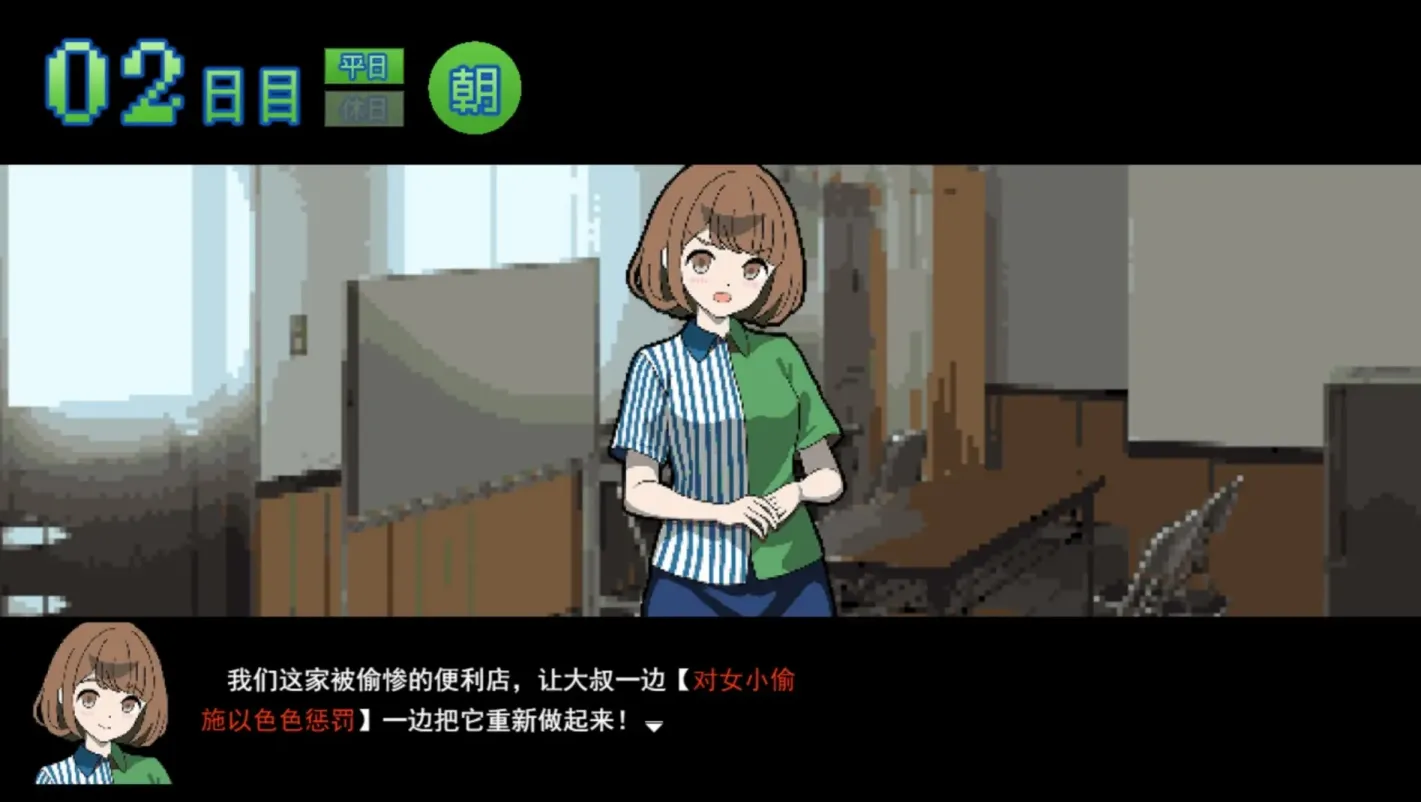Image resolution: width=1421 pixels, height=802 pixels.
Task: Click the circular green time-of-day indicator
Action: 475,87
